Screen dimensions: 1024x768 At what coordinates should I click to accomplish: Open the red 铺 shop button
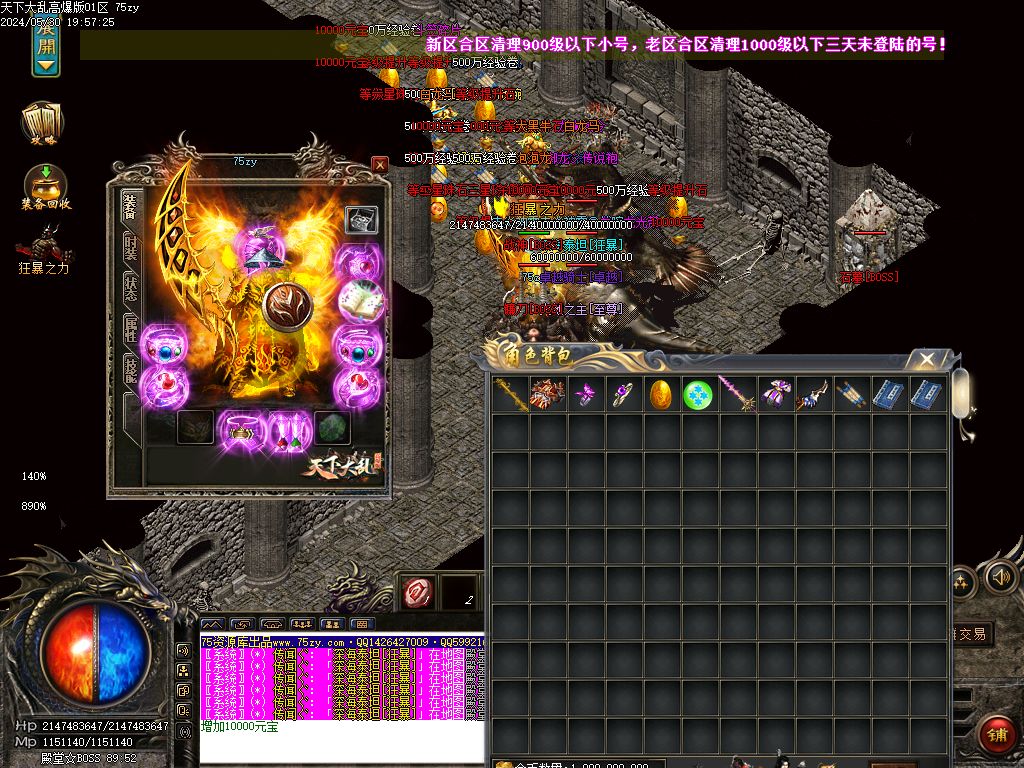click(995, 733)
